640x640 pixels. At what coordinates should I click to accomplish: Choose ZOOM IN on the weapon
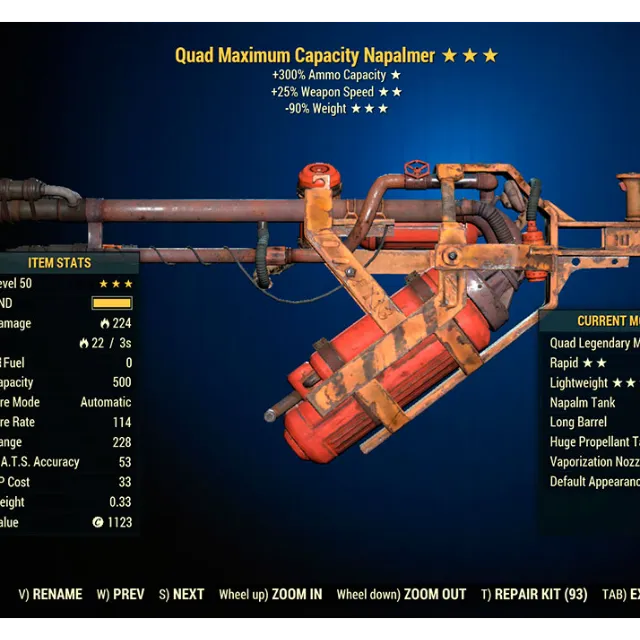[x=272, y=594]
